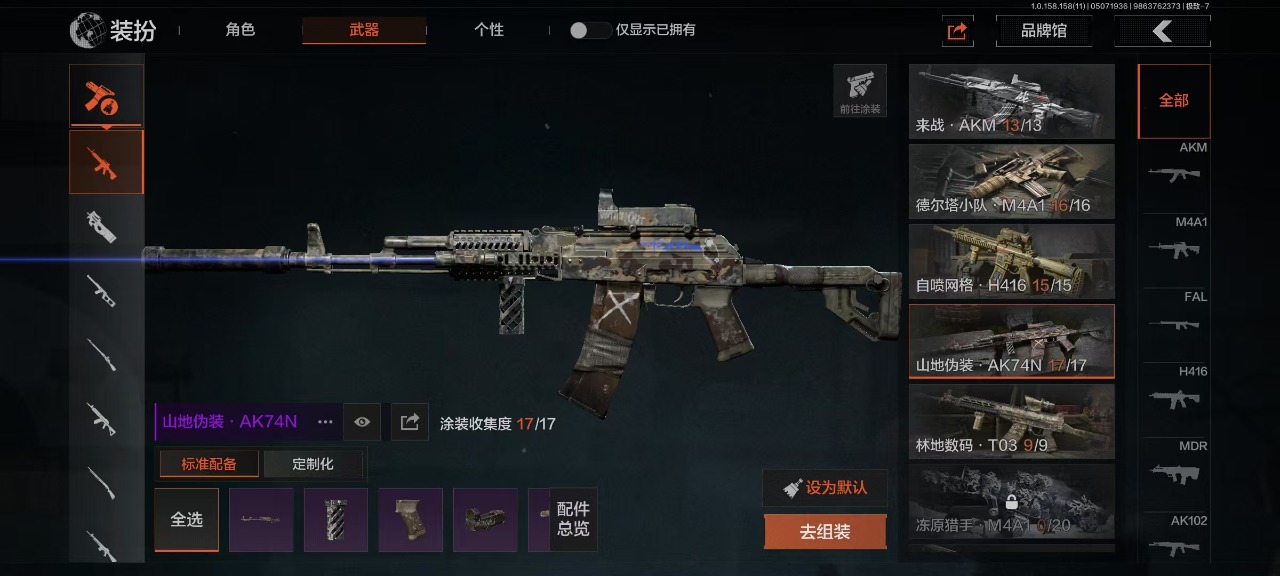Viewport: 1280px width, 576px height.
Task: Select the 林地数码 T03 skin
Action: pos(1011,421)
